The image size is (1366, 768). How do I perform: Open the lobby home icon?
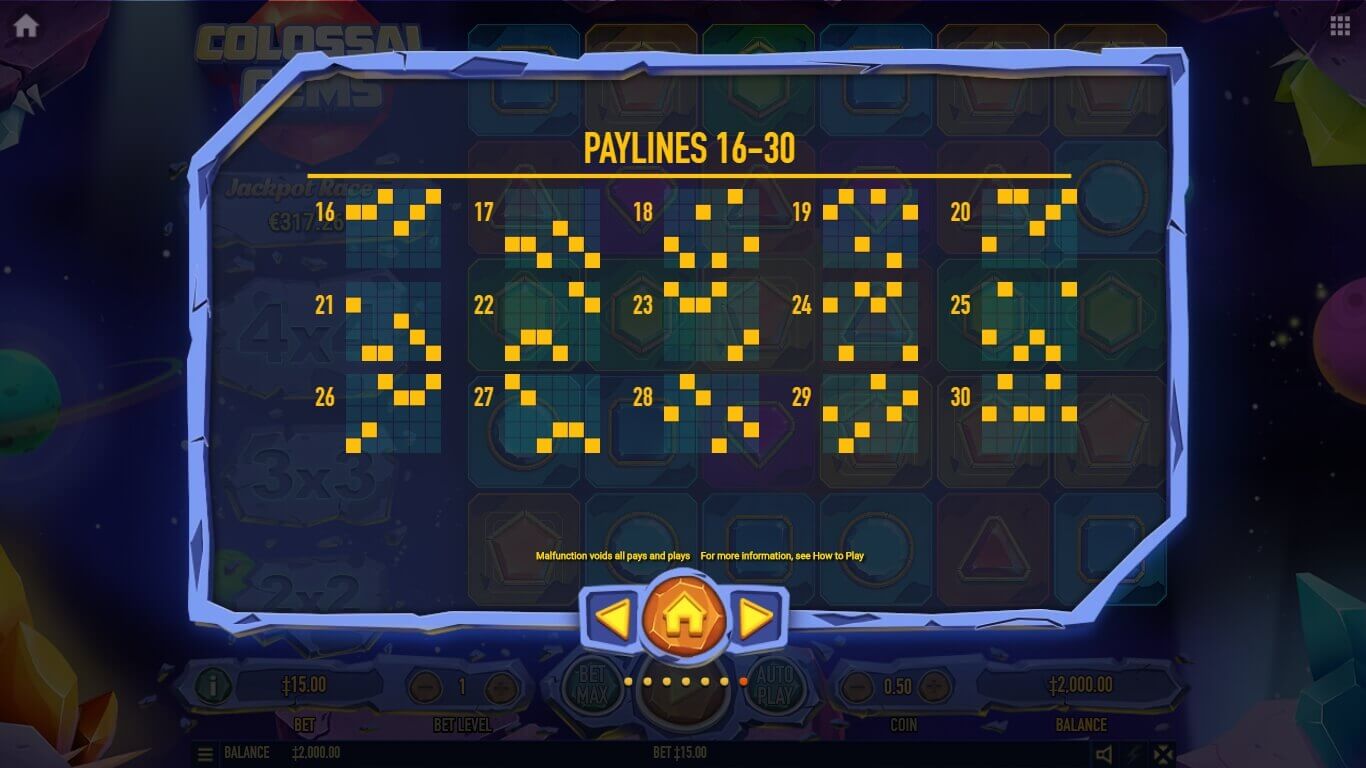[x=26, y=26]
